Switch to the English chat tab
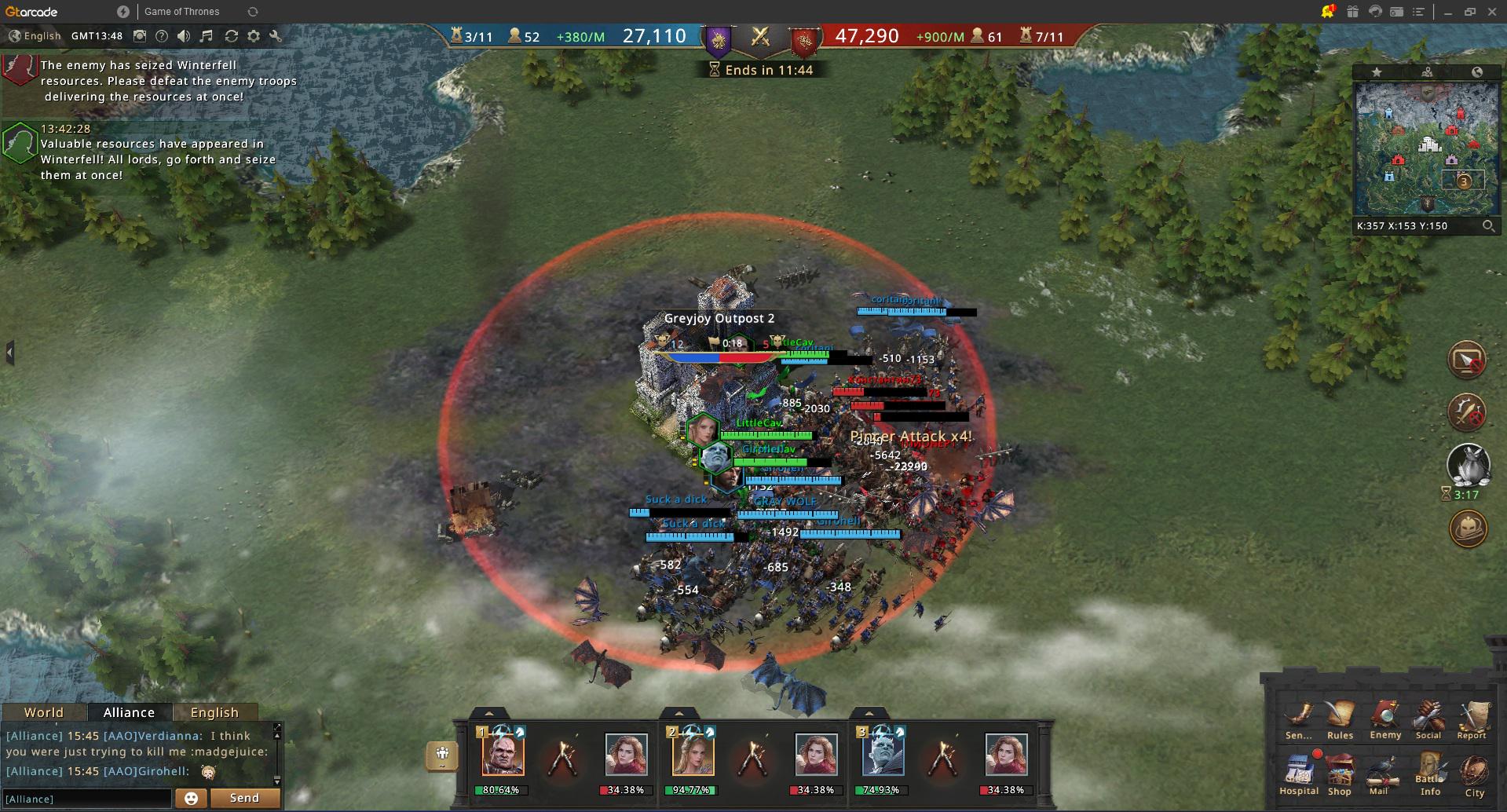The width and height of the screenshot is (1507, 812). 214,712
